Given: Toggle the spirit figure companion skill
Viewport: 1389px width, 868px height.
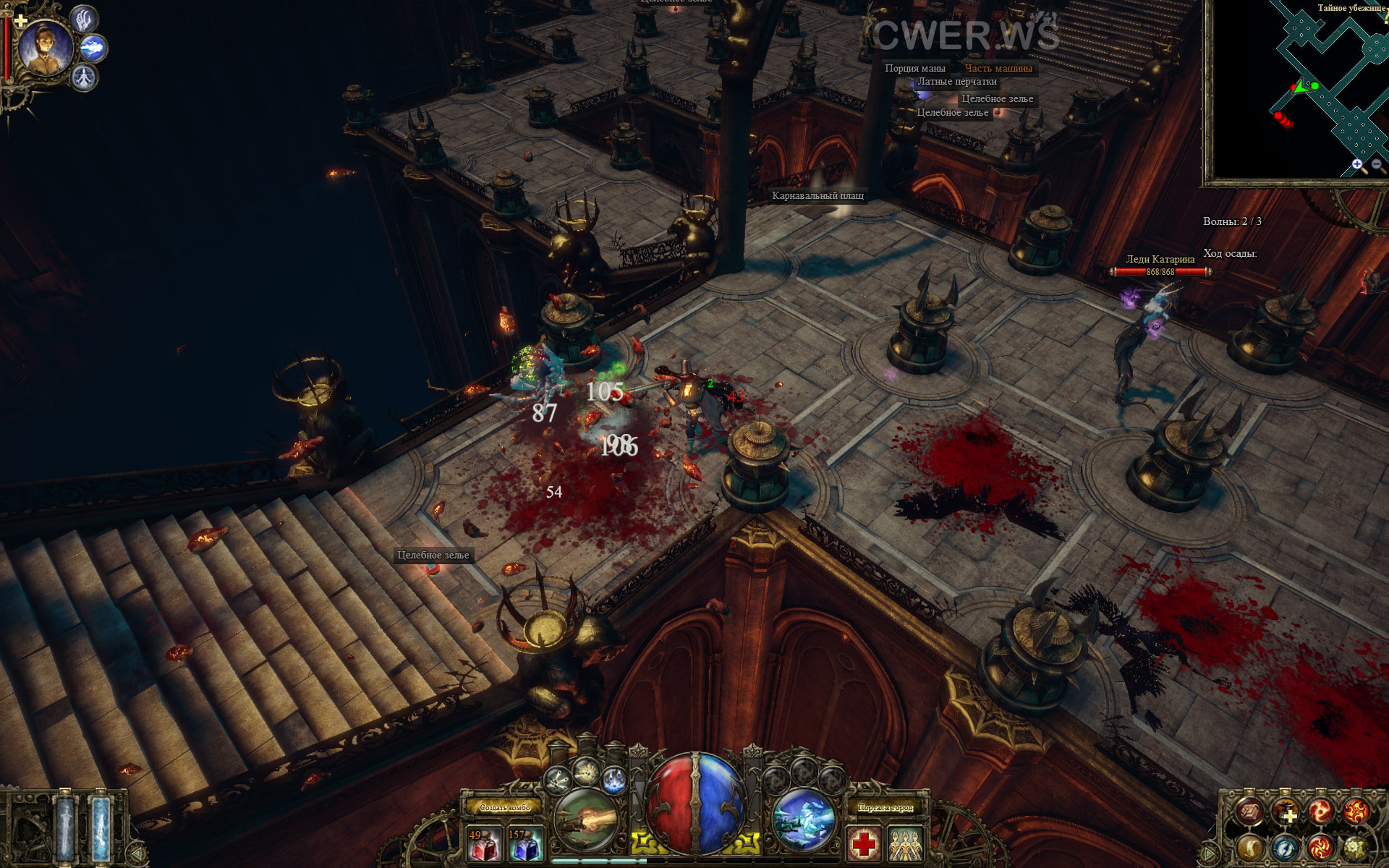Looking at the screenshot, I should 84,77.
